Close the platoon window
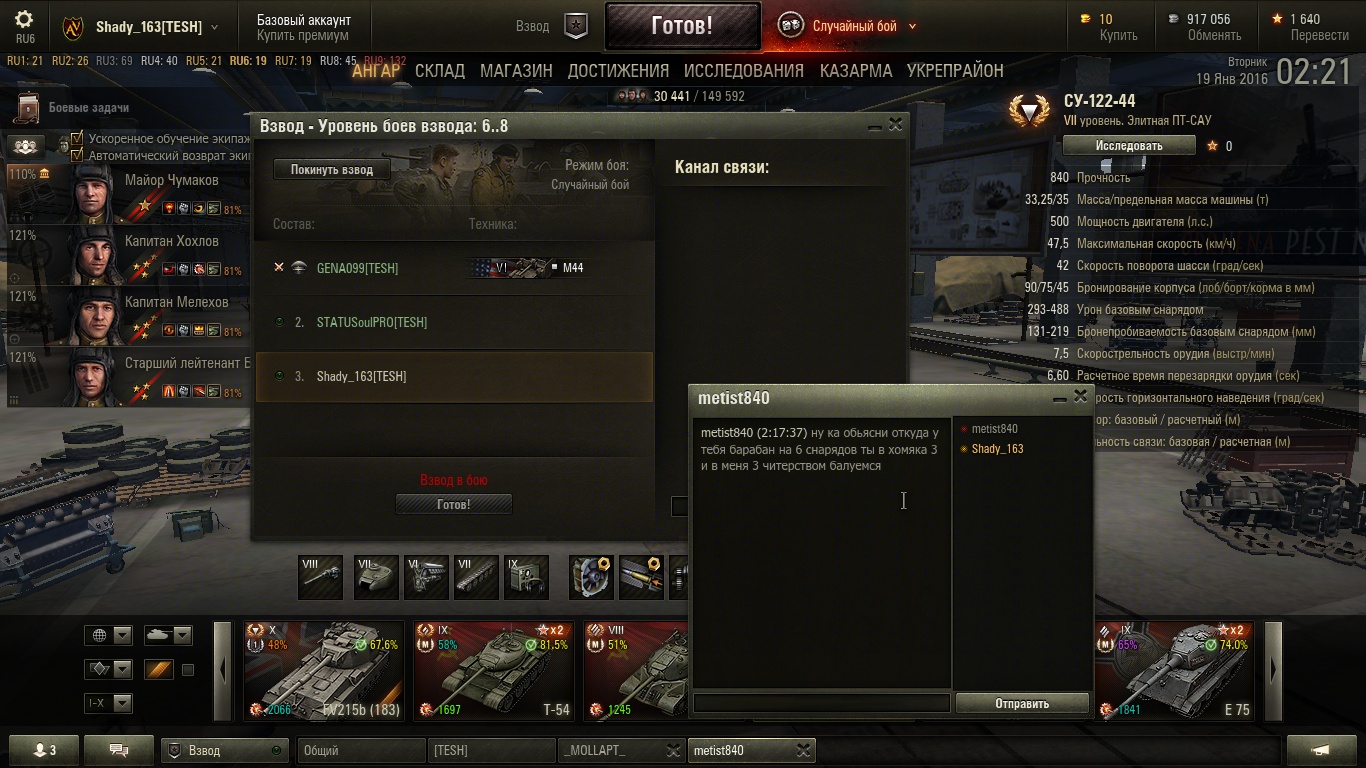 (x=895, y=125)
